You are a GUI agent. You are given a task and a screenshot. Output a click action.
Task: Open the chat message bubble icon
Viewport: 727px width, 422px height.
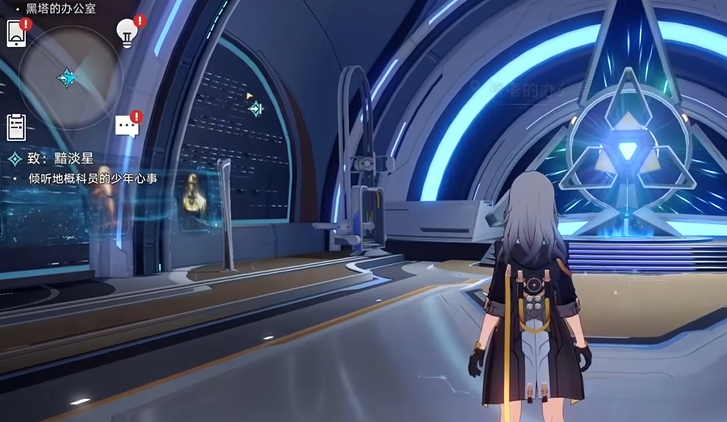click(x=126, y=125)
